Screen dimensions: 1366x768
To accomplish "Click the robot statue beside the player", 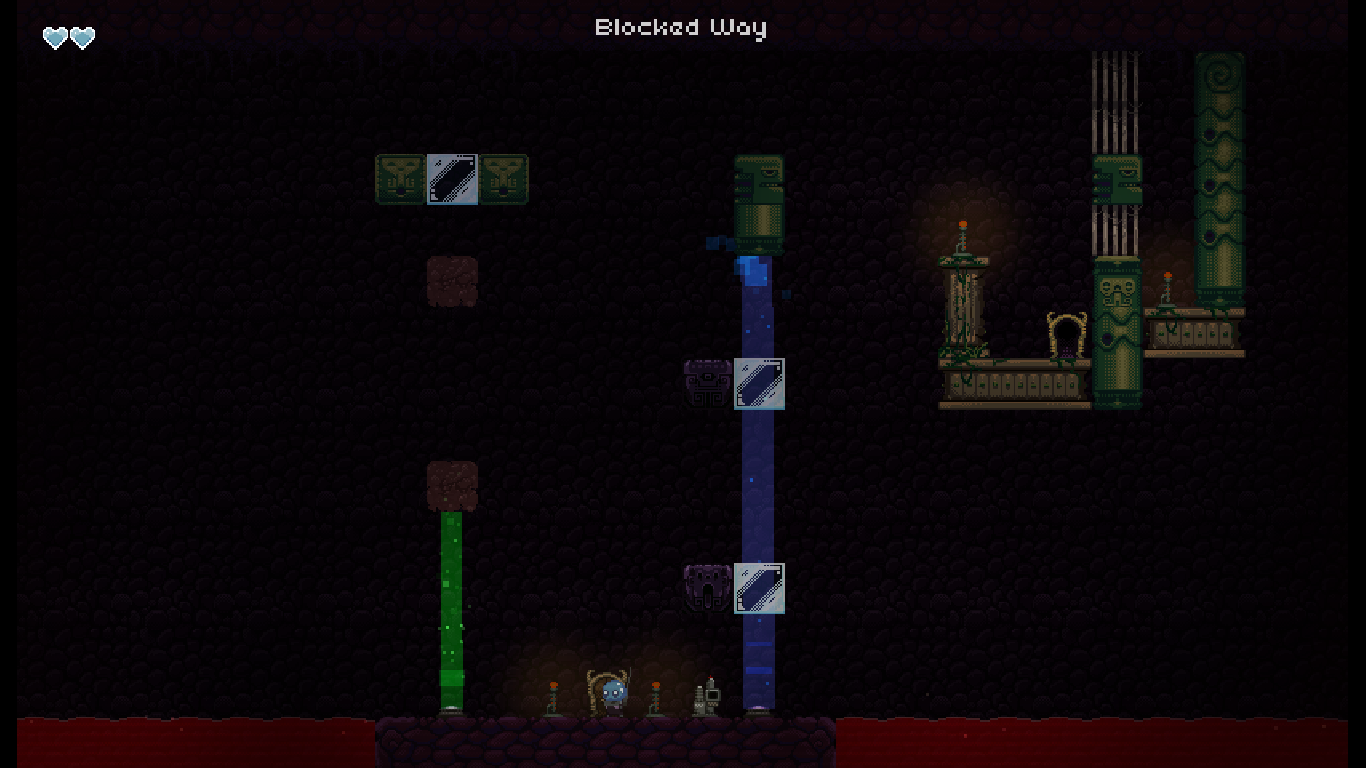I will [706, 696].
